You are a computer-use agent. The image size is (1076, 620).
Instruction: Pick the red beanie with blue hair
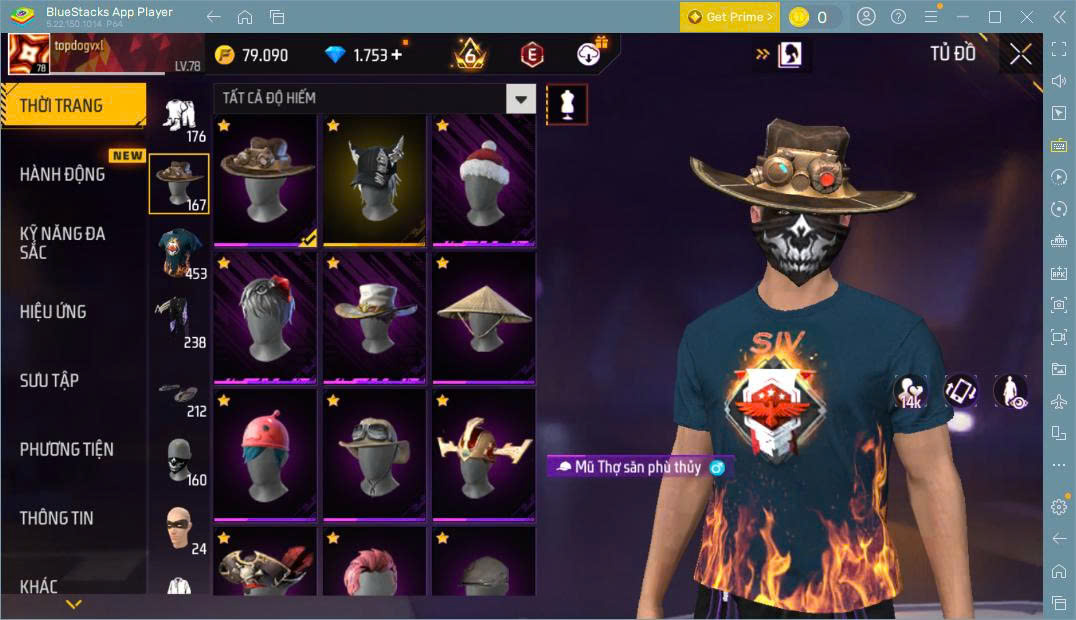pyautogui.click(x=264, y=454)
